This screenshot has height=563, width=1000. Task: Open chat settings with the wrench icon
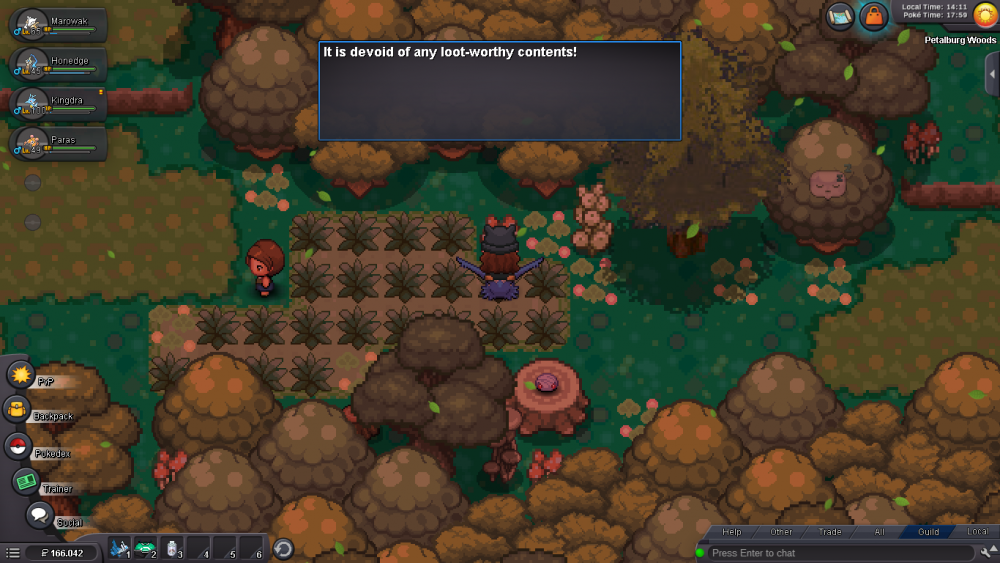point(989,552)
